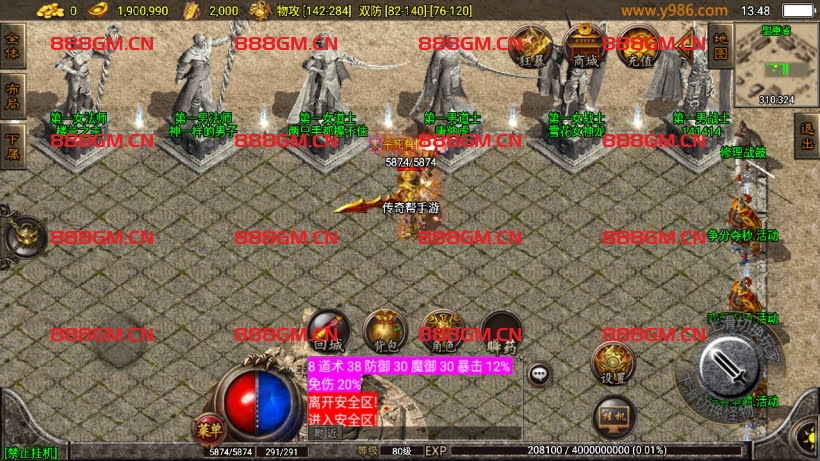This screenshot has height=461, width=820.
Task: Open the 背包 (Backpack) bag icon
Action: [x=383, y=331]
